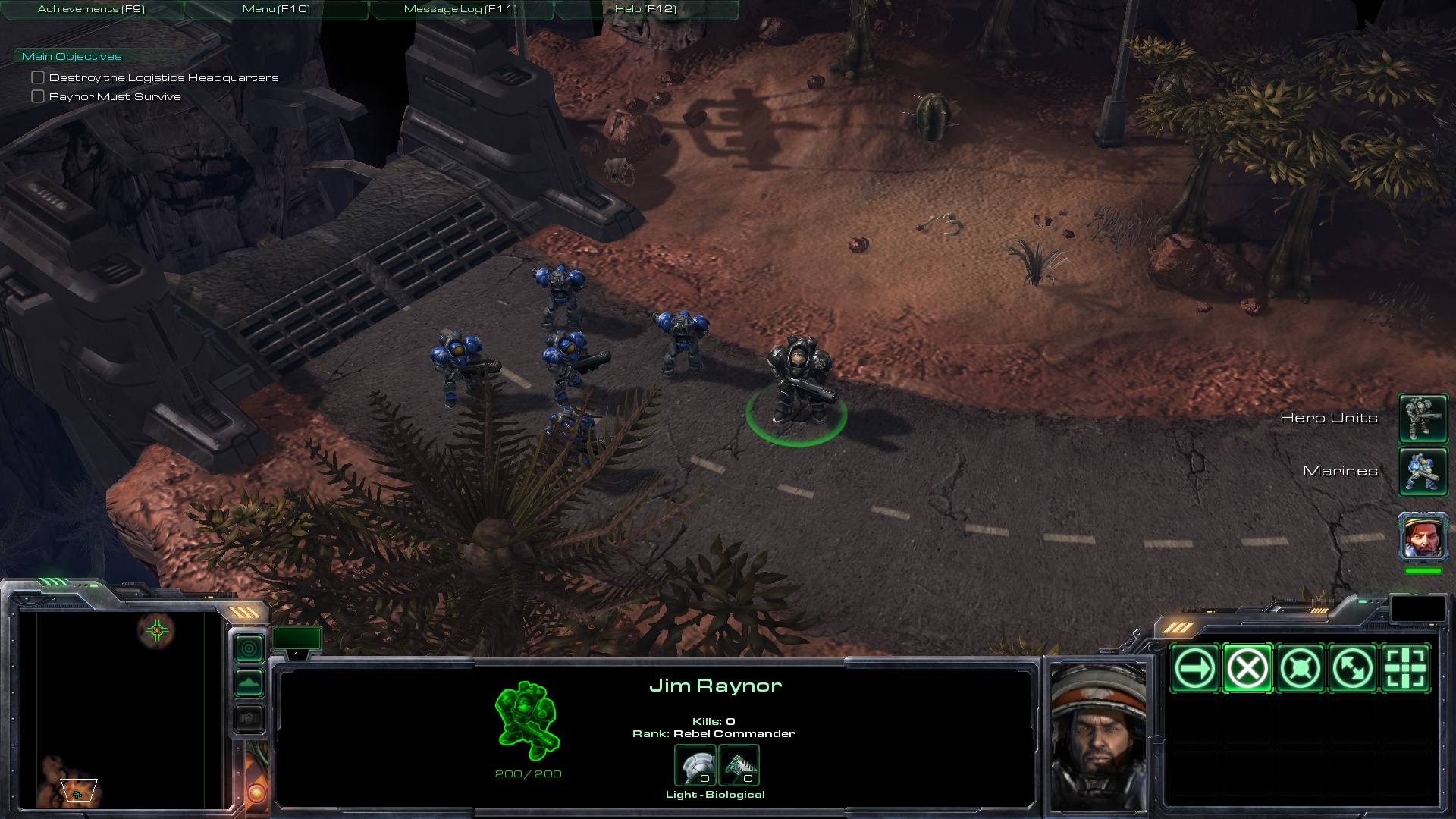Select the Patrol command
Image resolution: width=1456 pixels, height=819 pixels.
(1353, 669)
